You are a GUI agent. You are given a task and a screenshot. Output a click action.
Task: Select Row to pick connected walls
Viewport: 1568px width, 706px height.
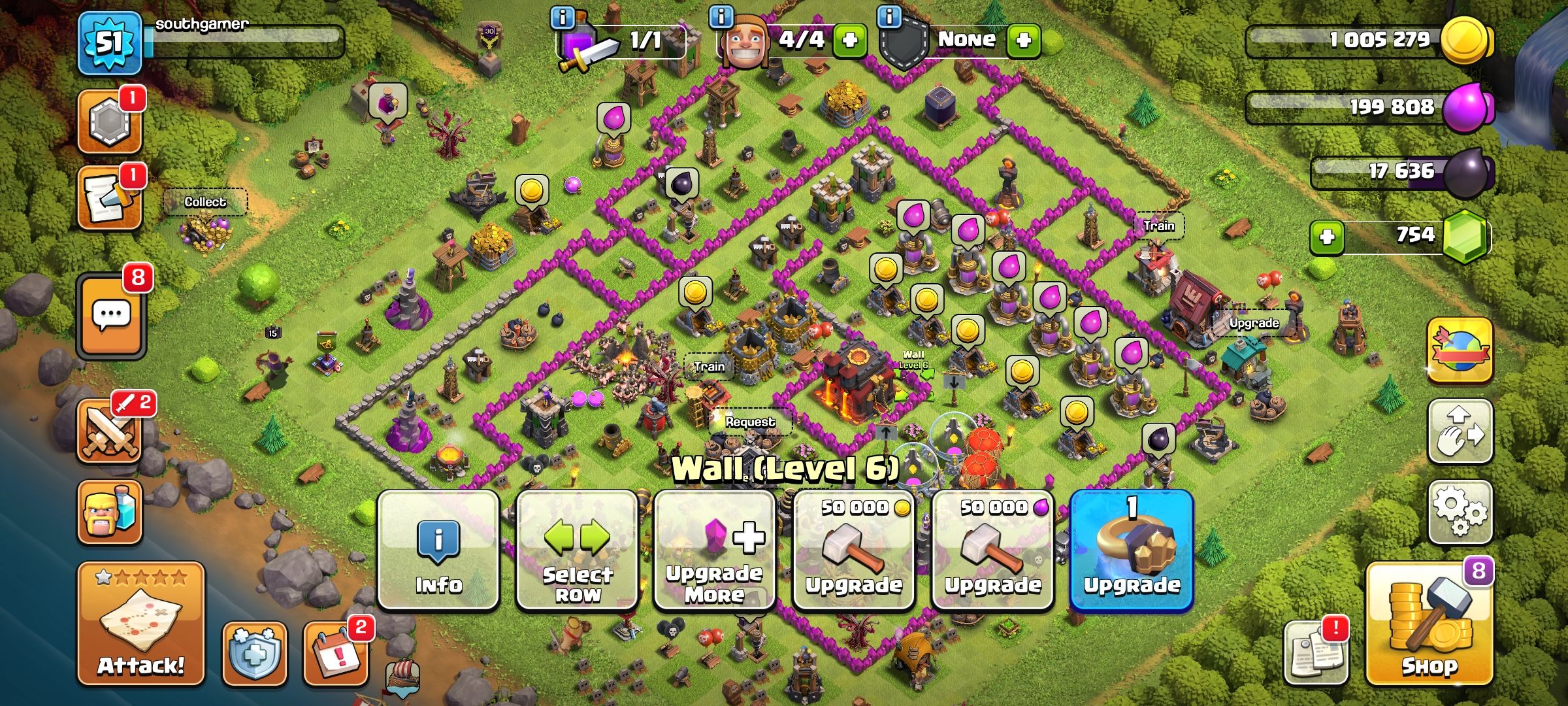point(575,552)
